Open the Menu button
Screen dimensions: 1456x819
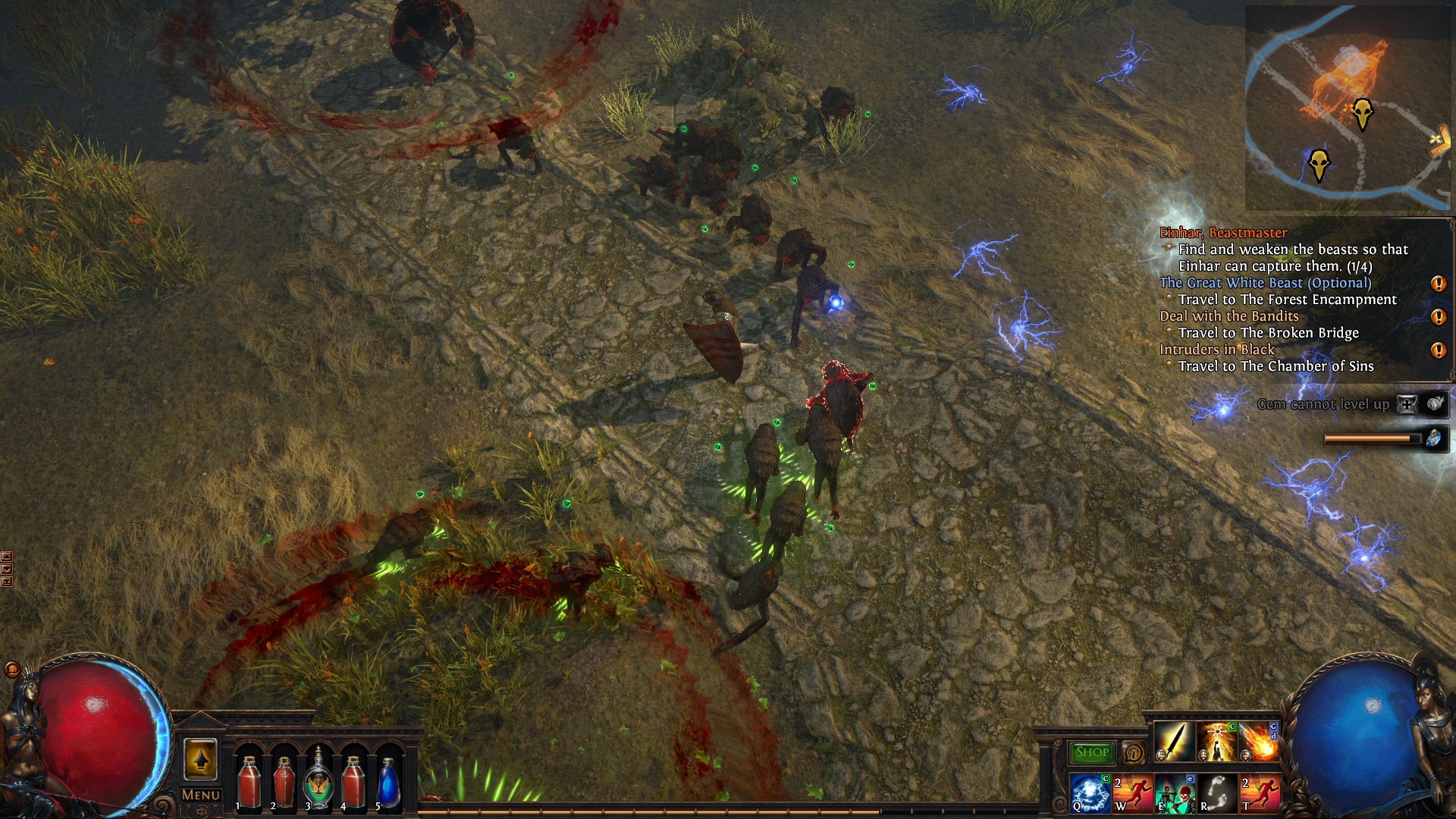(x=201, y=795)
